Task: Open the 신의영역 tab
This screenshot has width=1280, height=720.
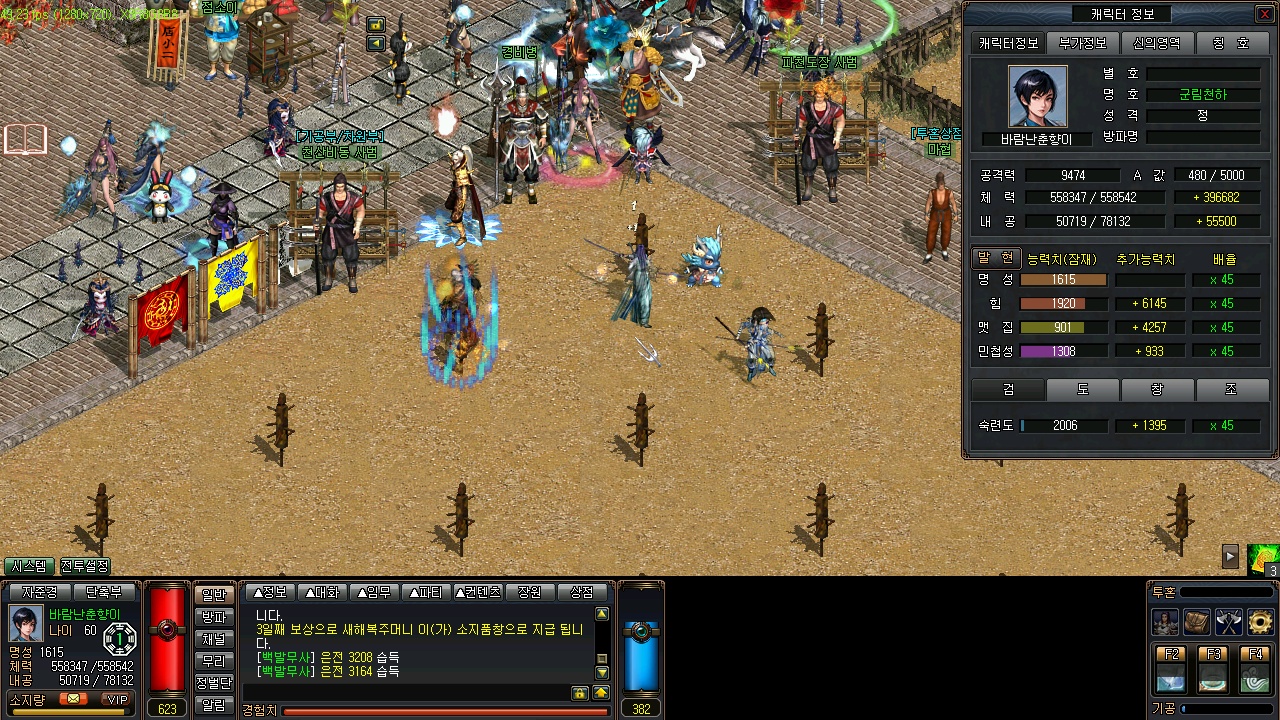Action: click(1157, 43)
